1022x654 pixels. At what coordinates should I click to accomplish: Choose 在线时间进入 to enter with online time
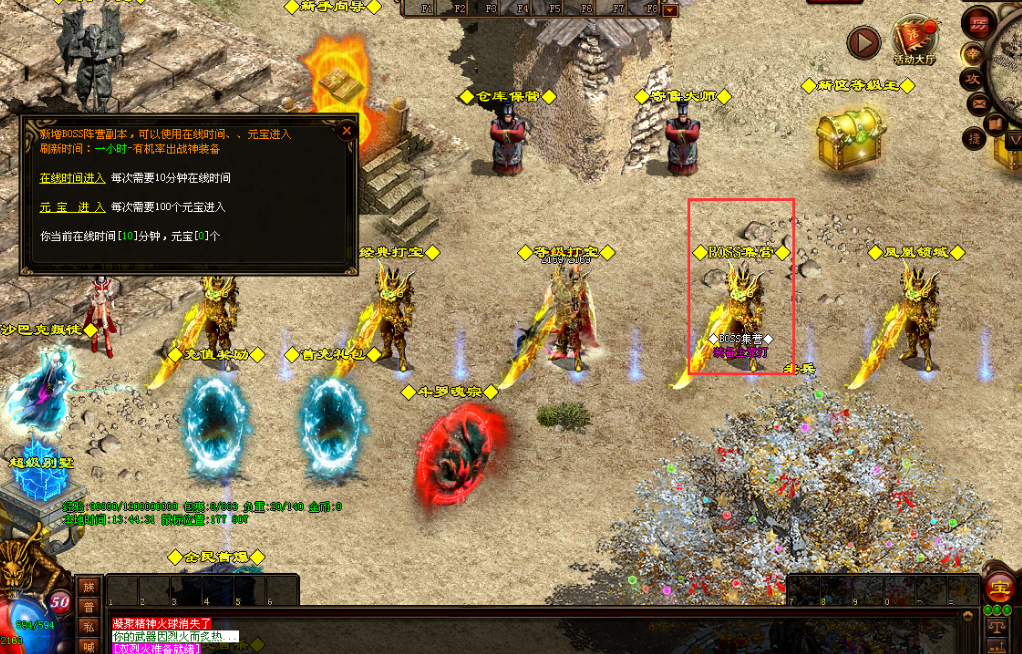(72, 178)
